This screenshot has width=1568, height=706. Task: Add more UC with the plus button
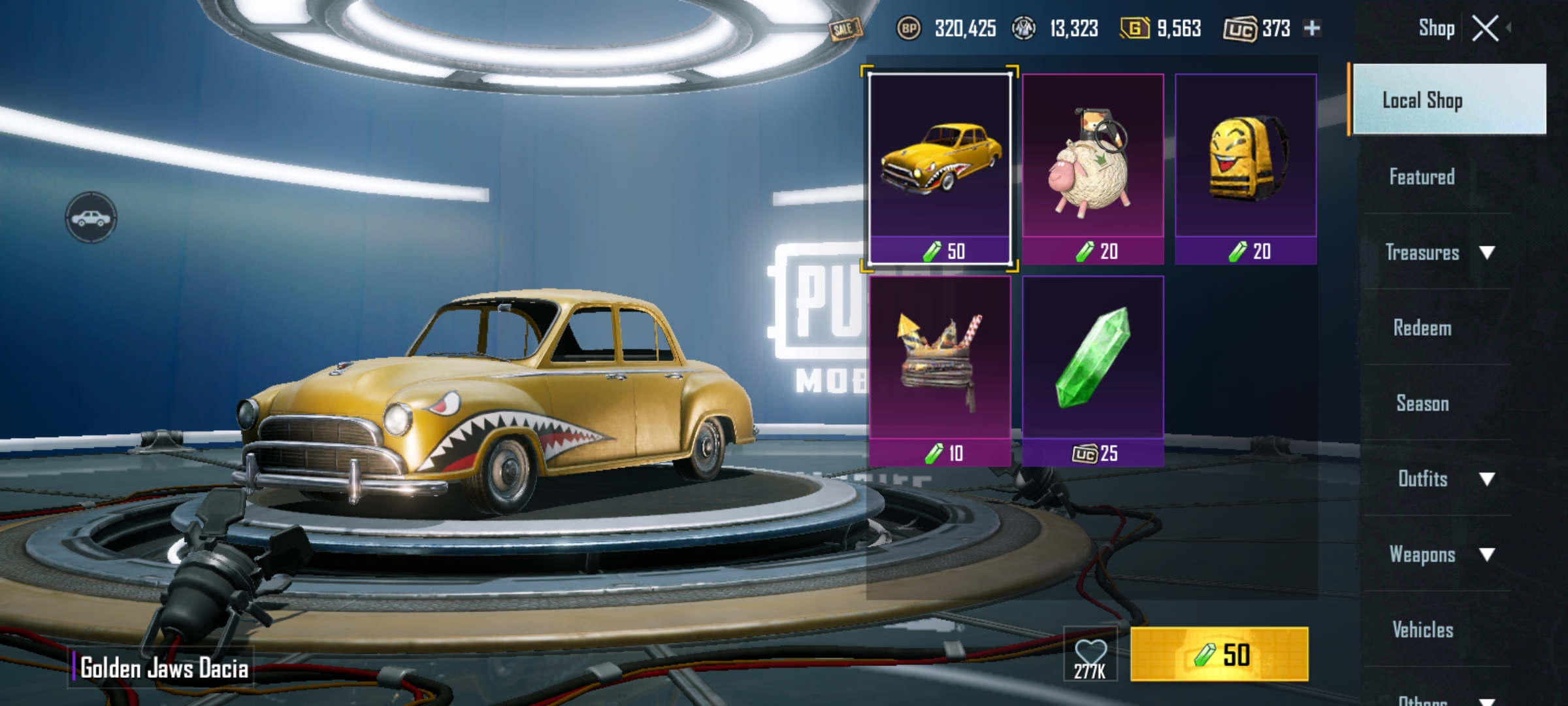coord(1312,28)
